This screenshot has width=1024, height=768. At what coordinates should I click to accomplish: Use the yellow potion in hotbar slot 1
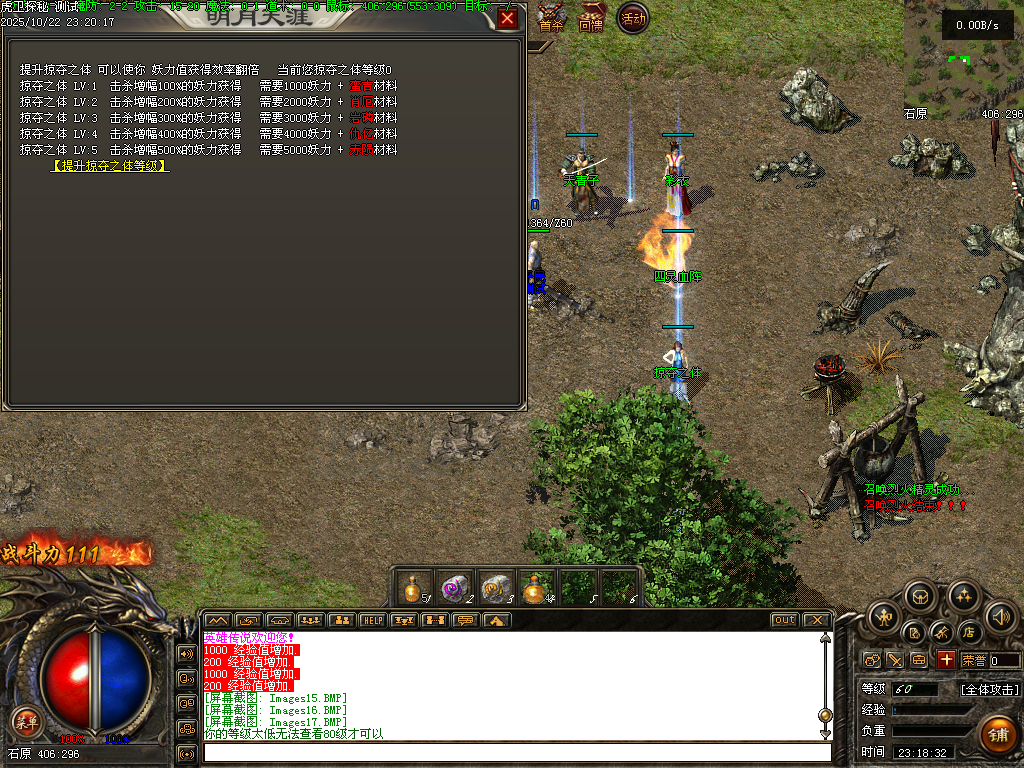click(x=414, y=588)
